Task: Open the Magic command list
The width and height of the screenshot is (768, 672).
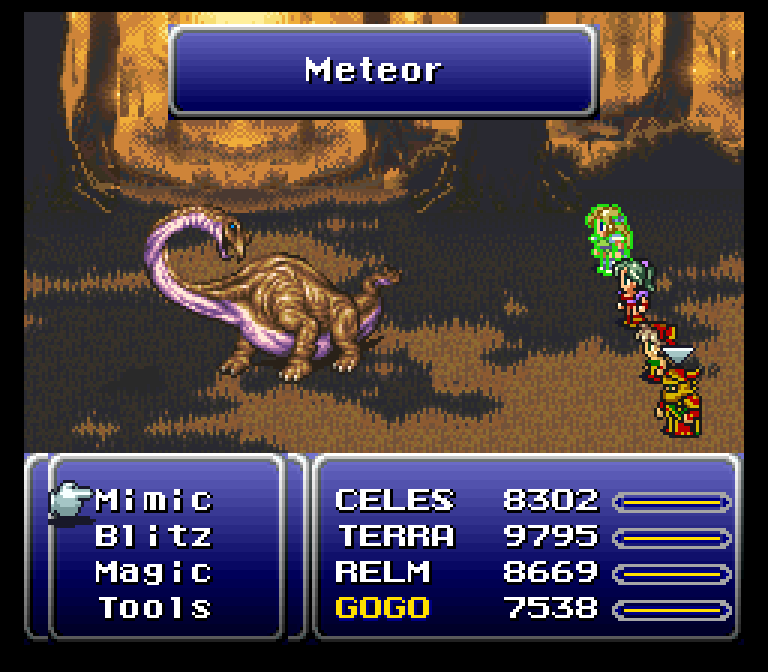Action: [154, 572]
